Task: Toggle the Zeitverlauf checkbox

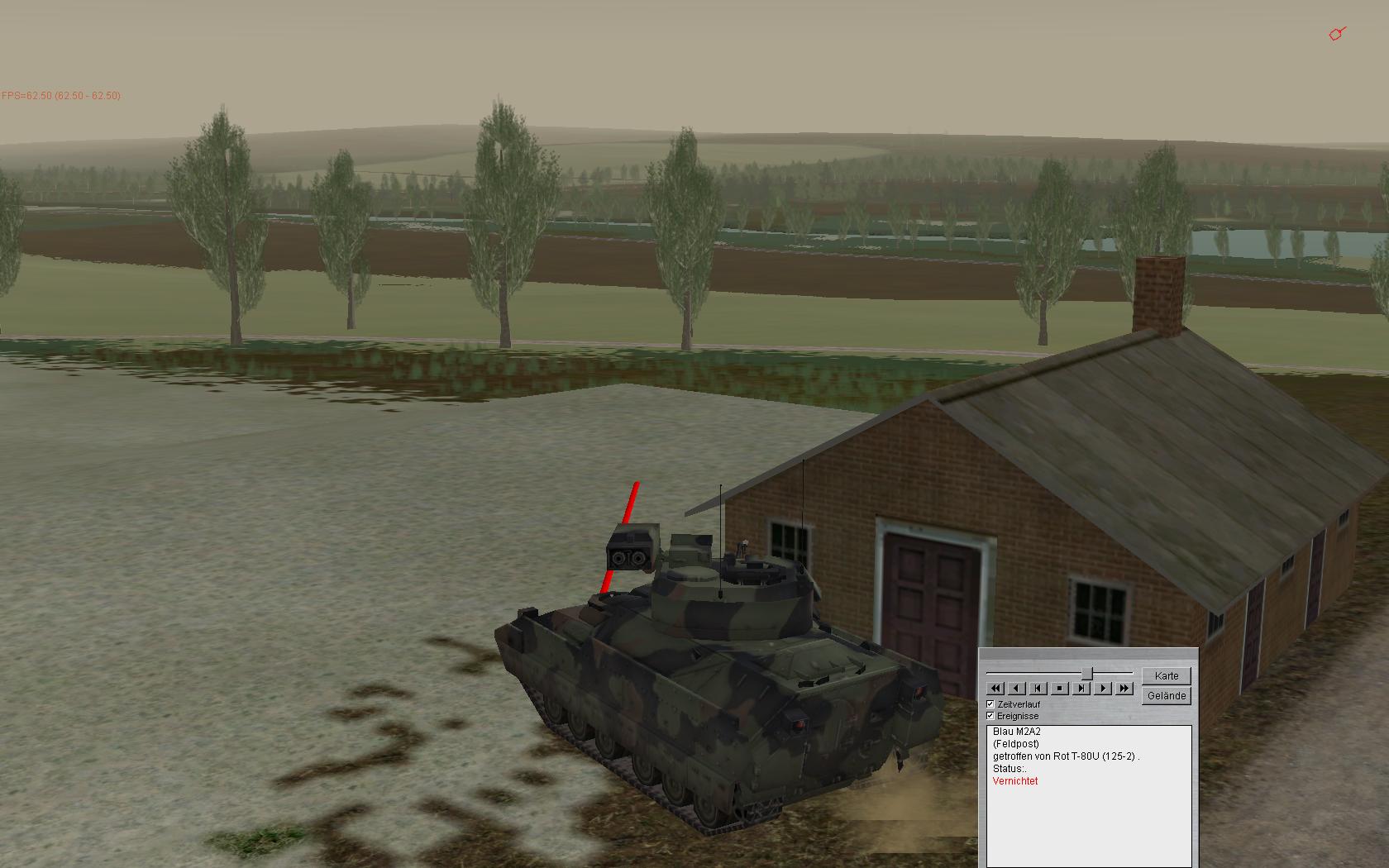Action: pos(990,704)
